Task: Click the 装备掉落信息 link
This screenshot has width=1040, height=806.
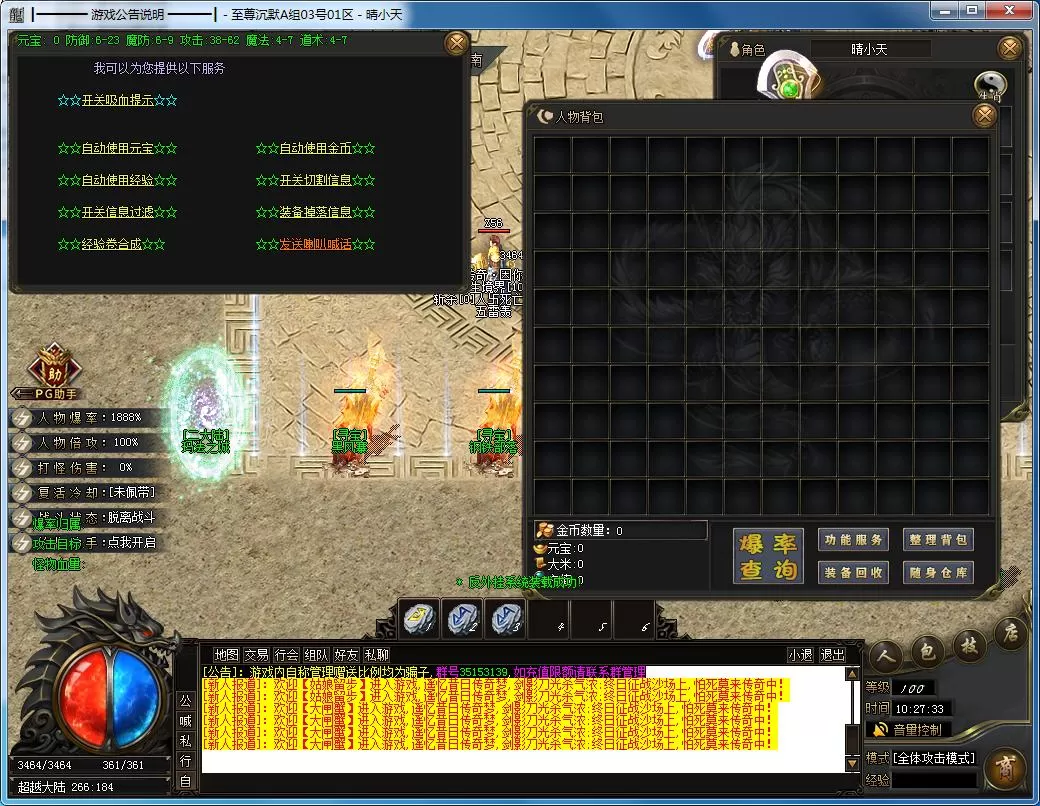Action: click(x=315, y=212)
